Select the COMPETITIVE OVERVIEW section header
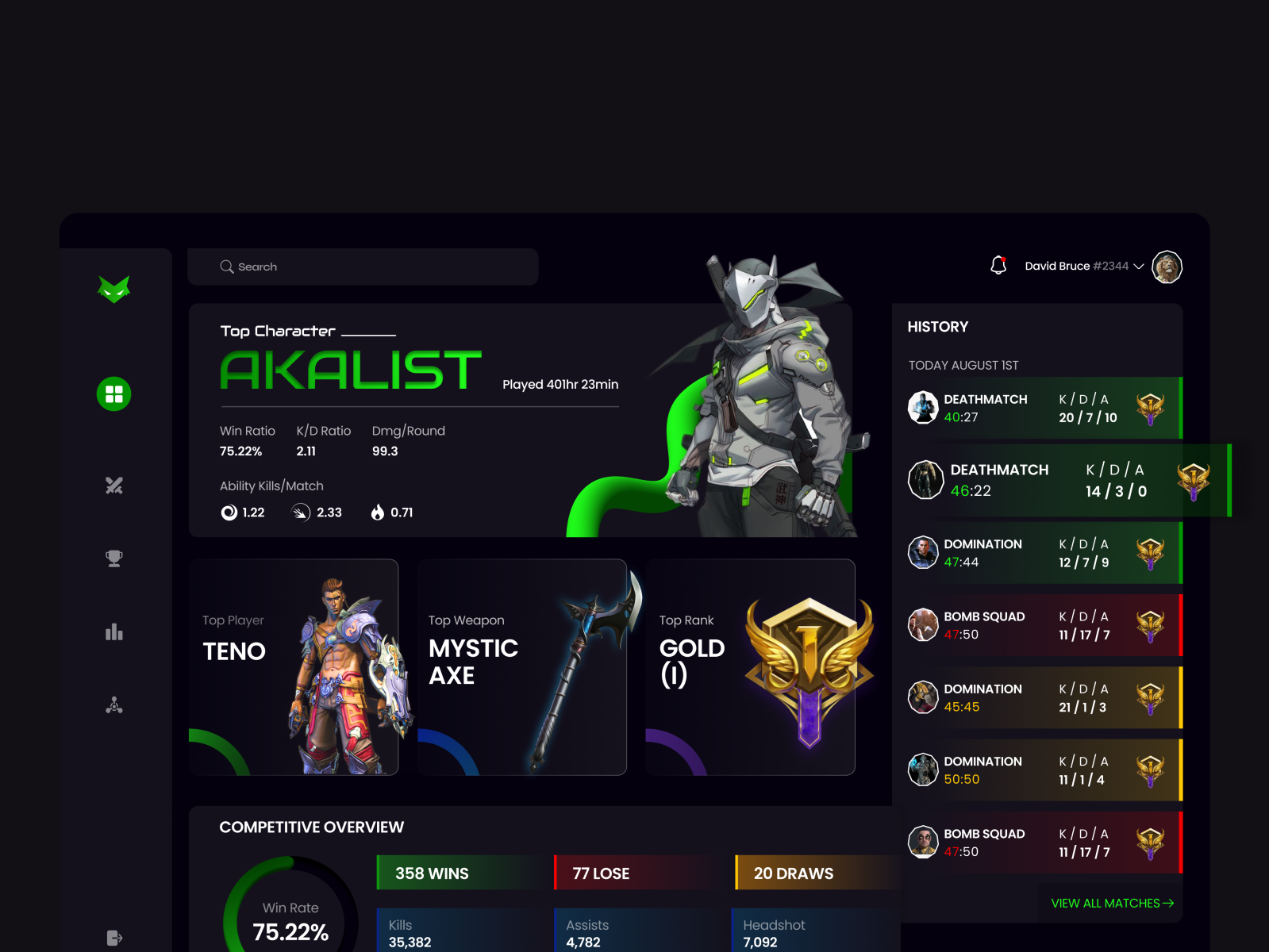This screenshot has height=952, width=1269. (311, 827)
